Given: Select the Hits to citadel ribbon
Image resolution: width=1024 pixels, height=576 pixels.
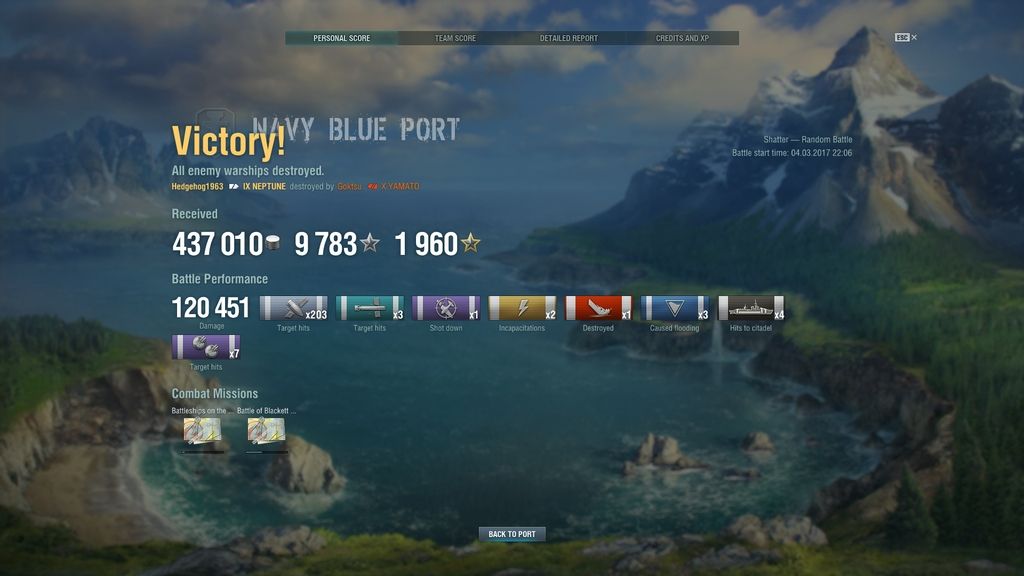Looking at the screenshot, I should pyautogui.click(x=750, y=308).
